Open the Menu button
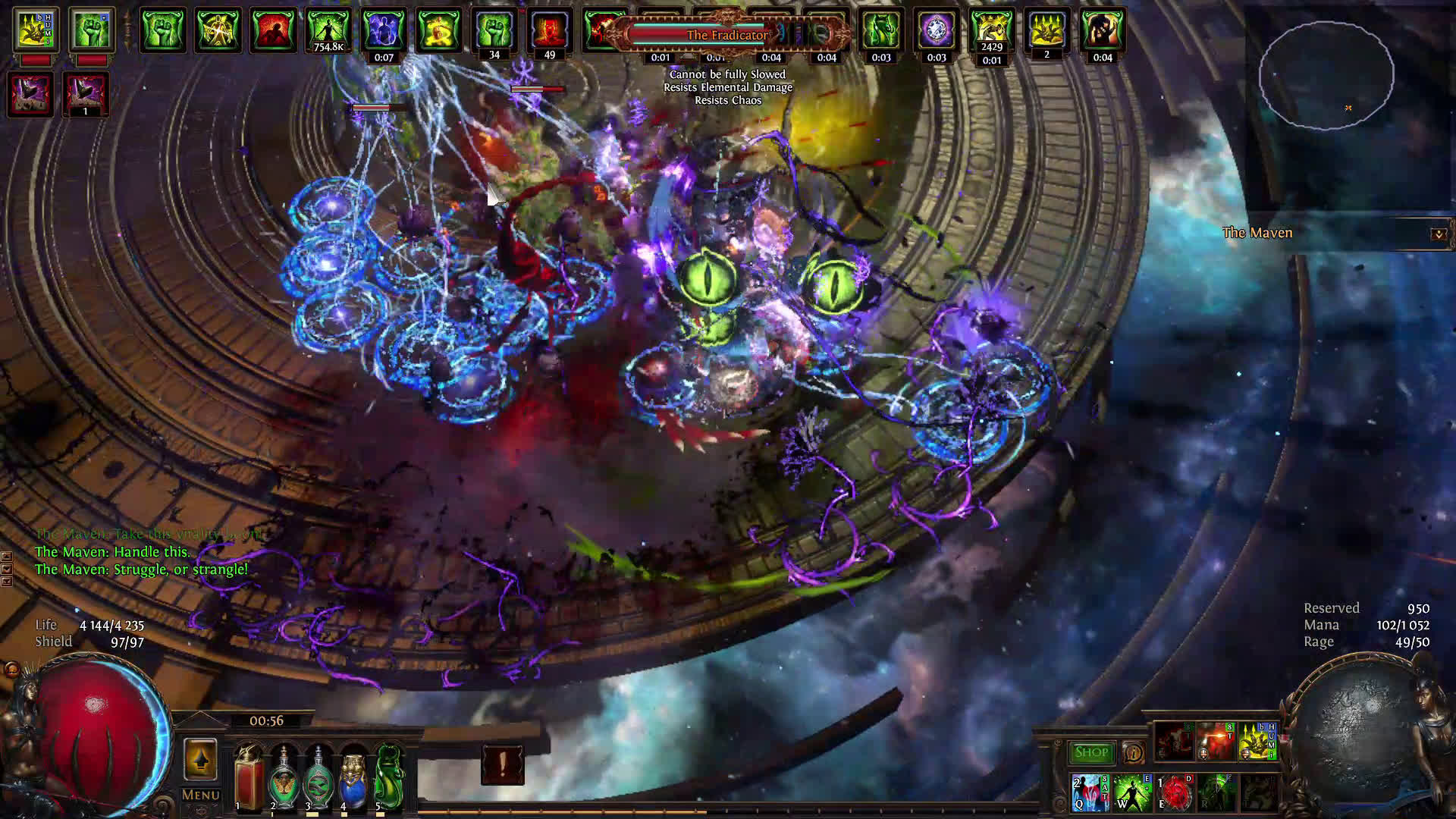Screen dimensions: 1456x819 (x=200, y=795)
